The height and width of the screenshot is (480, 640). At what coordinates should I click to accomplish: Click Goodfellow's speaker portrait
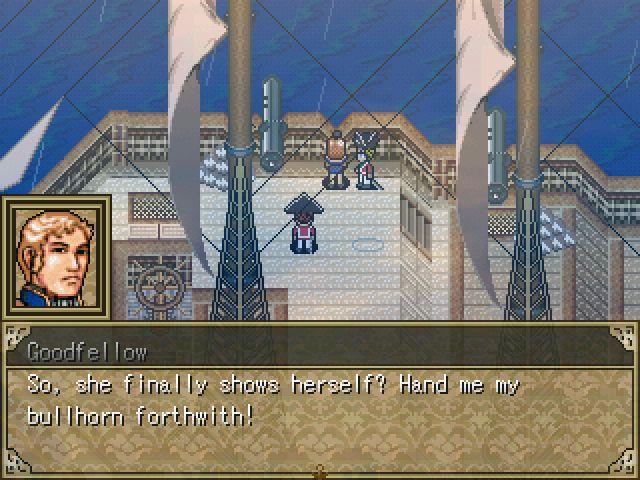(x=56, y=257)
